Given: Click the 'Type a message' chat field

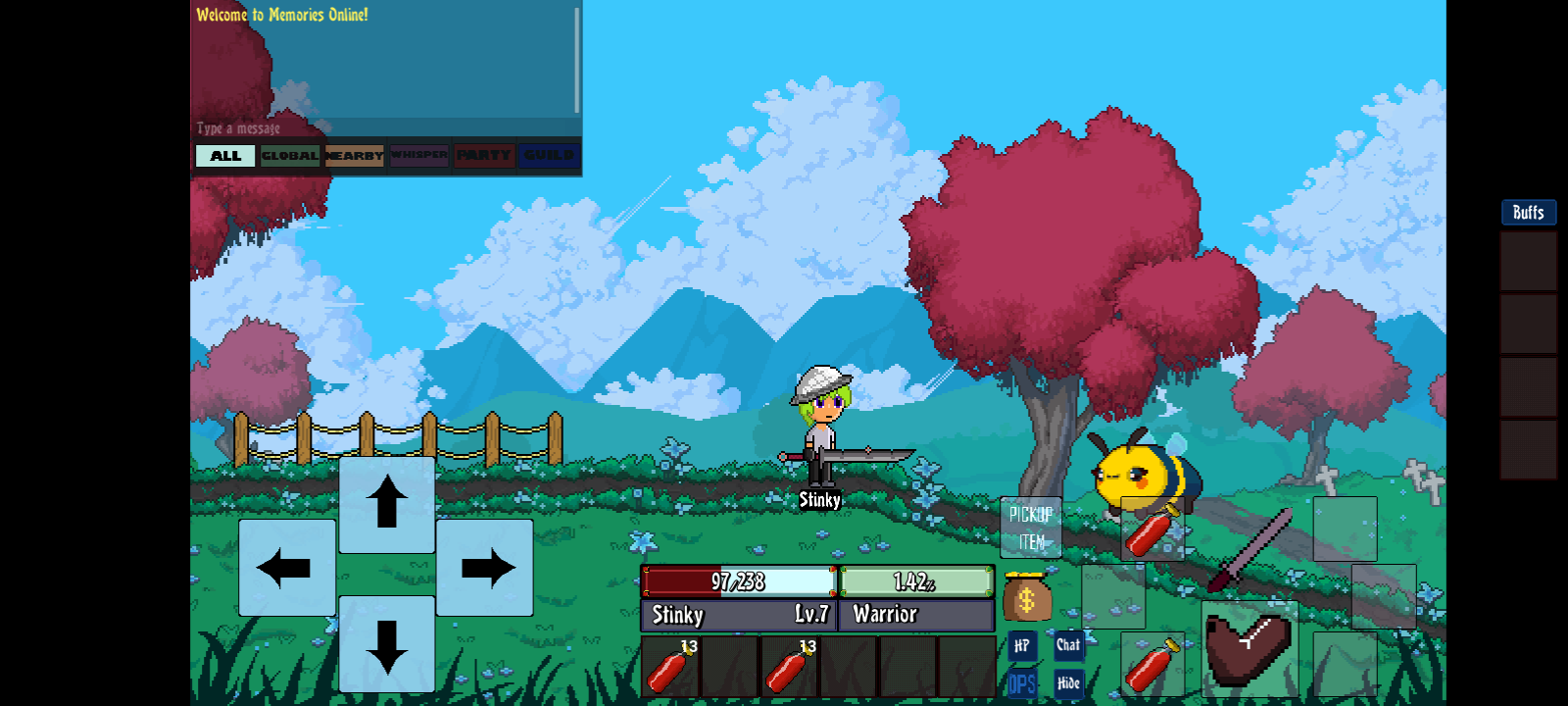Looking at the screenshot, I should coord(382,128).
